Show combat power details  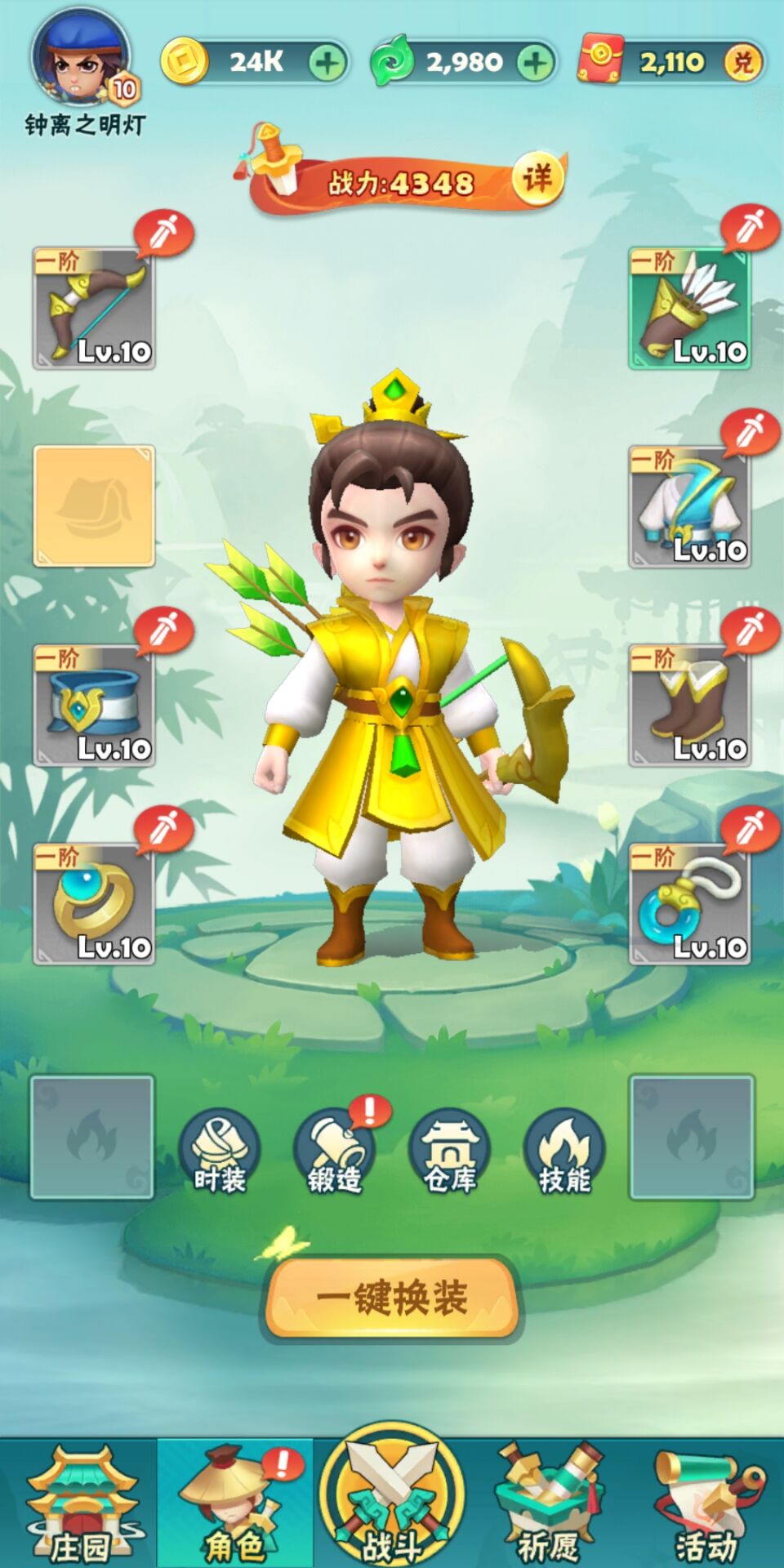coord(537,177)
